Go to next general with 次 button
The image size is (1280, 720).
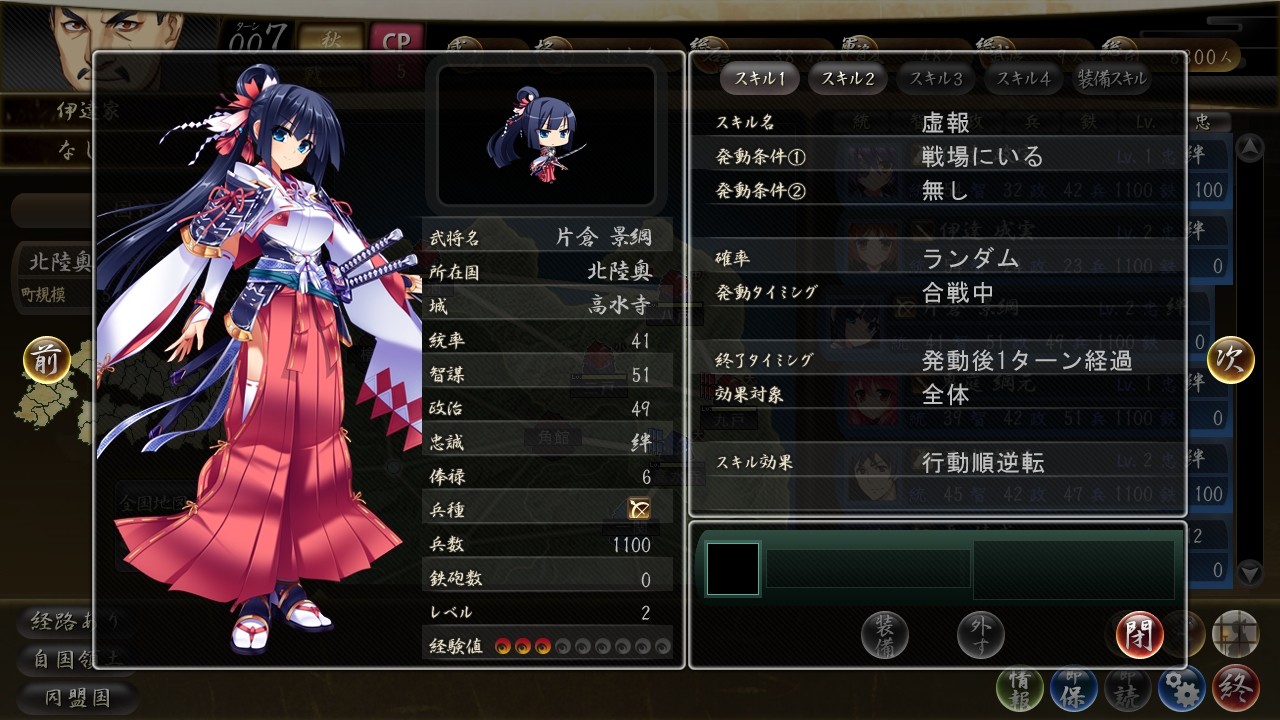pos(1230,360)
